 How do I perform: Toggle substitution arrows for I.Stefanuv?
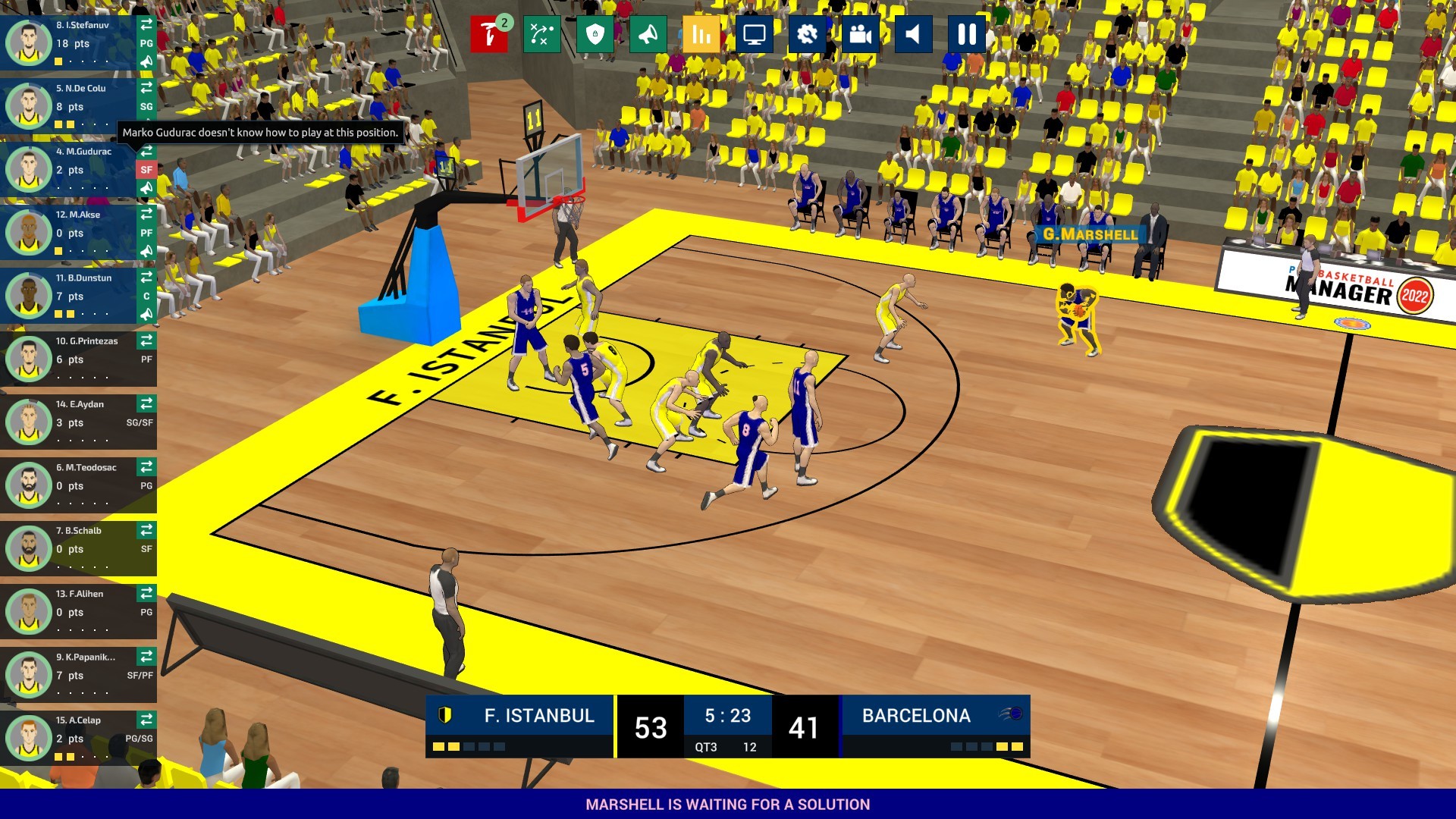(x=146, y=24)
